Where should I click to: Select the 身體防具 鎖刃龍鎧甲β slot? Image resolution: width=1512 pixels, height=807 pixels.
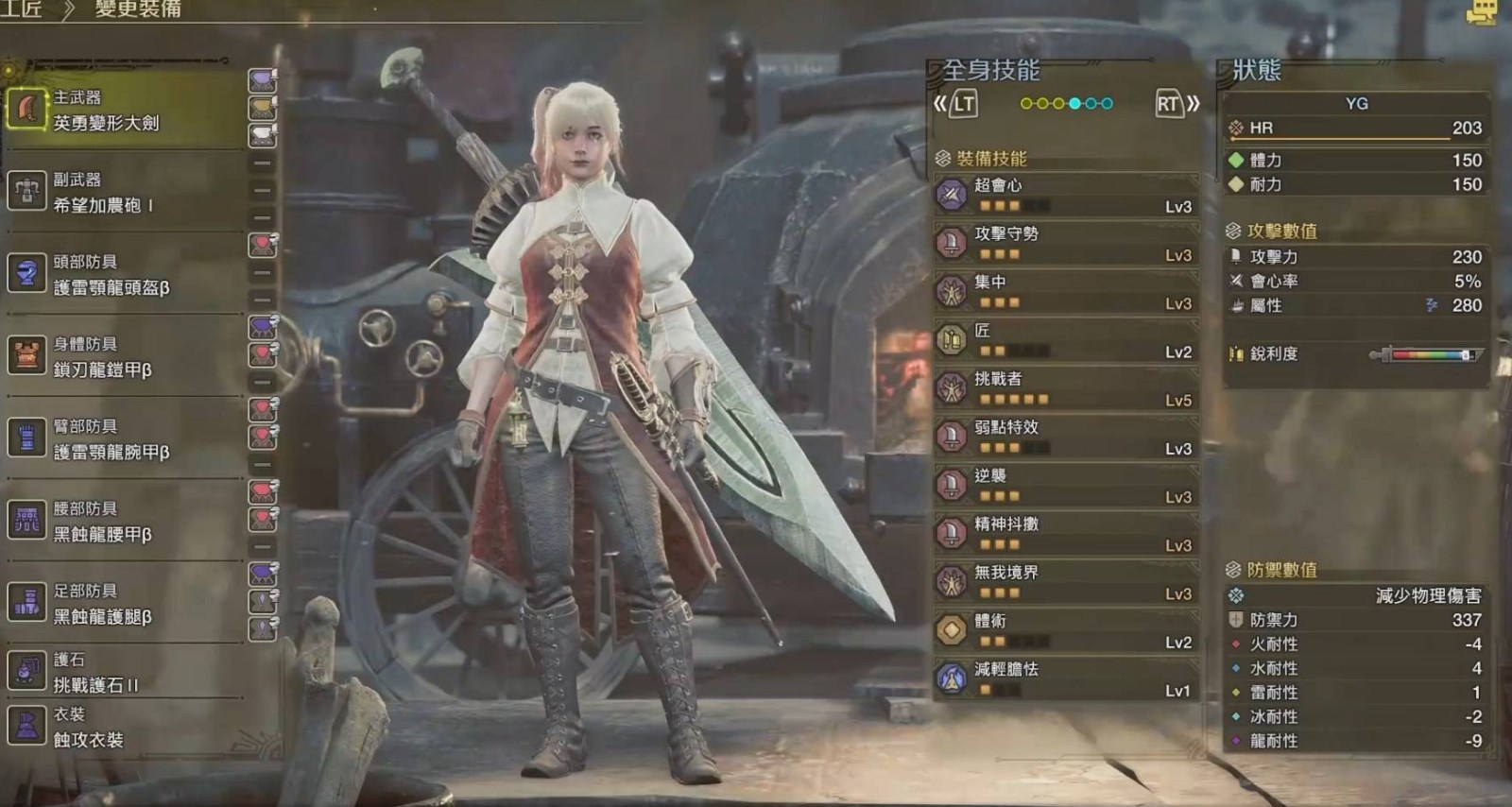tap(123, 357)
